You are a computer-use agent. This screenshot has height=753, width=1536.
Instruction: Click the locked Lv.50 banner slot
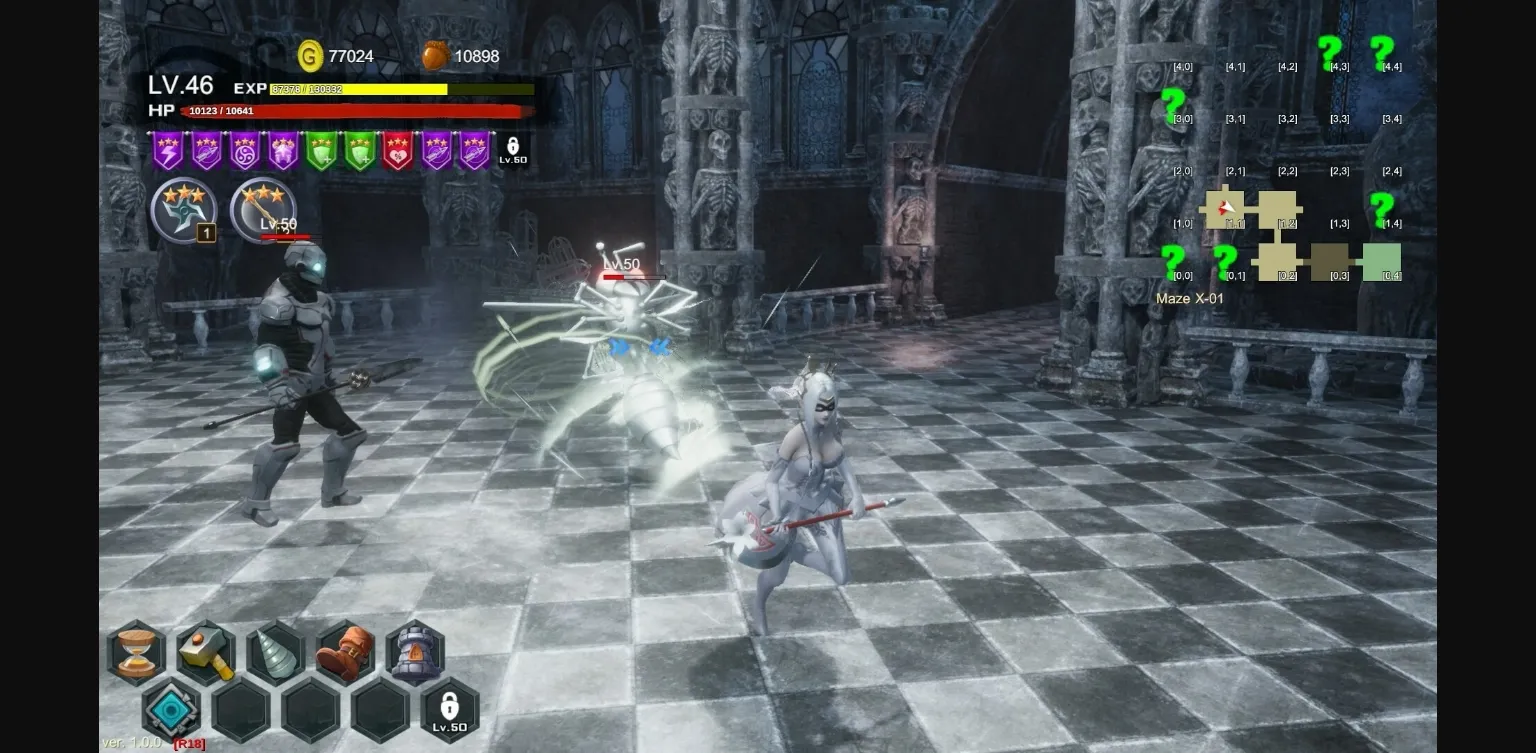click(x=513, y=150)
